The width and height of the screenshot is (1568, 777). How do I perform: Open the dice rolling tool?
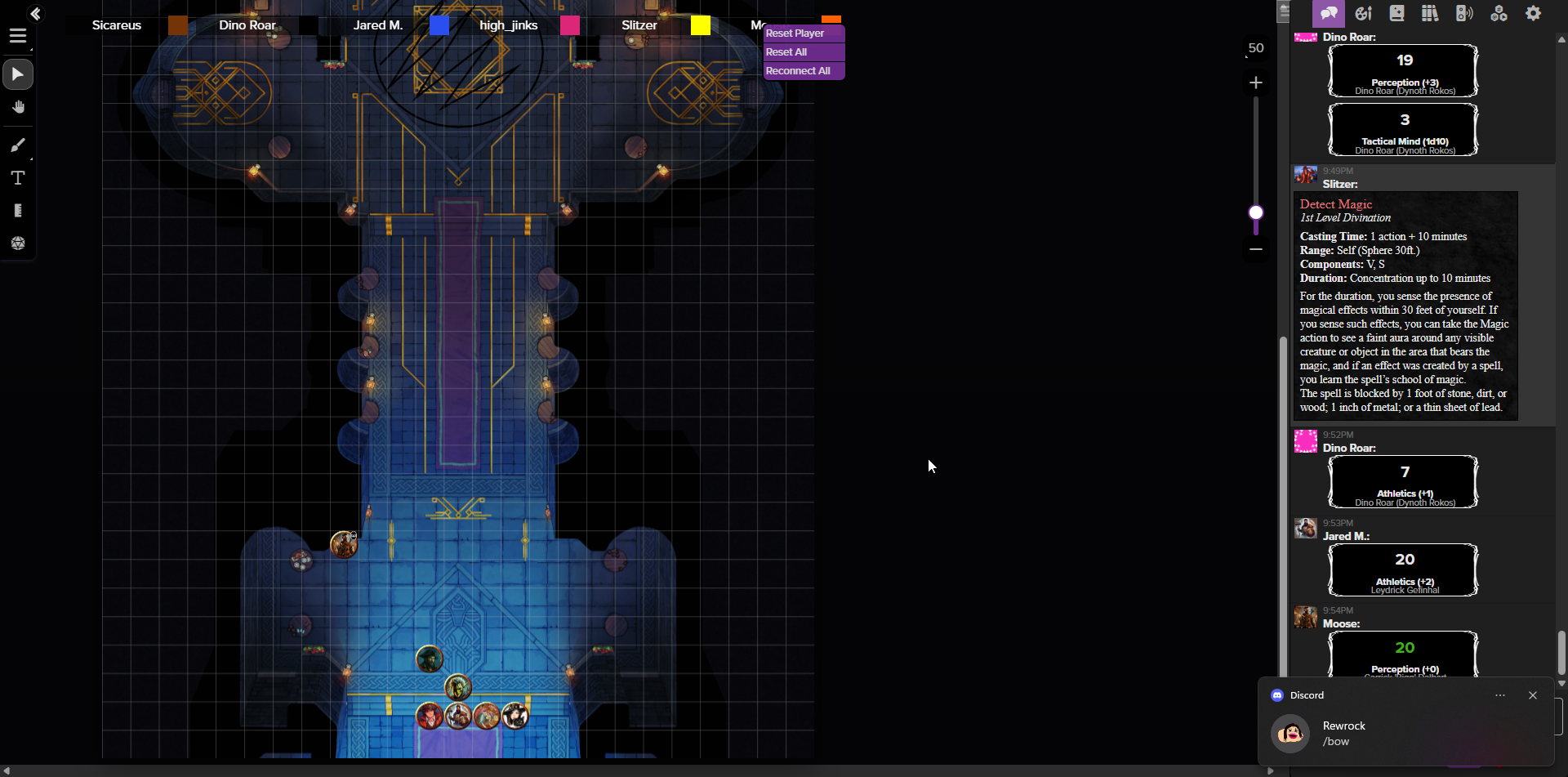[x=18, y=243]
